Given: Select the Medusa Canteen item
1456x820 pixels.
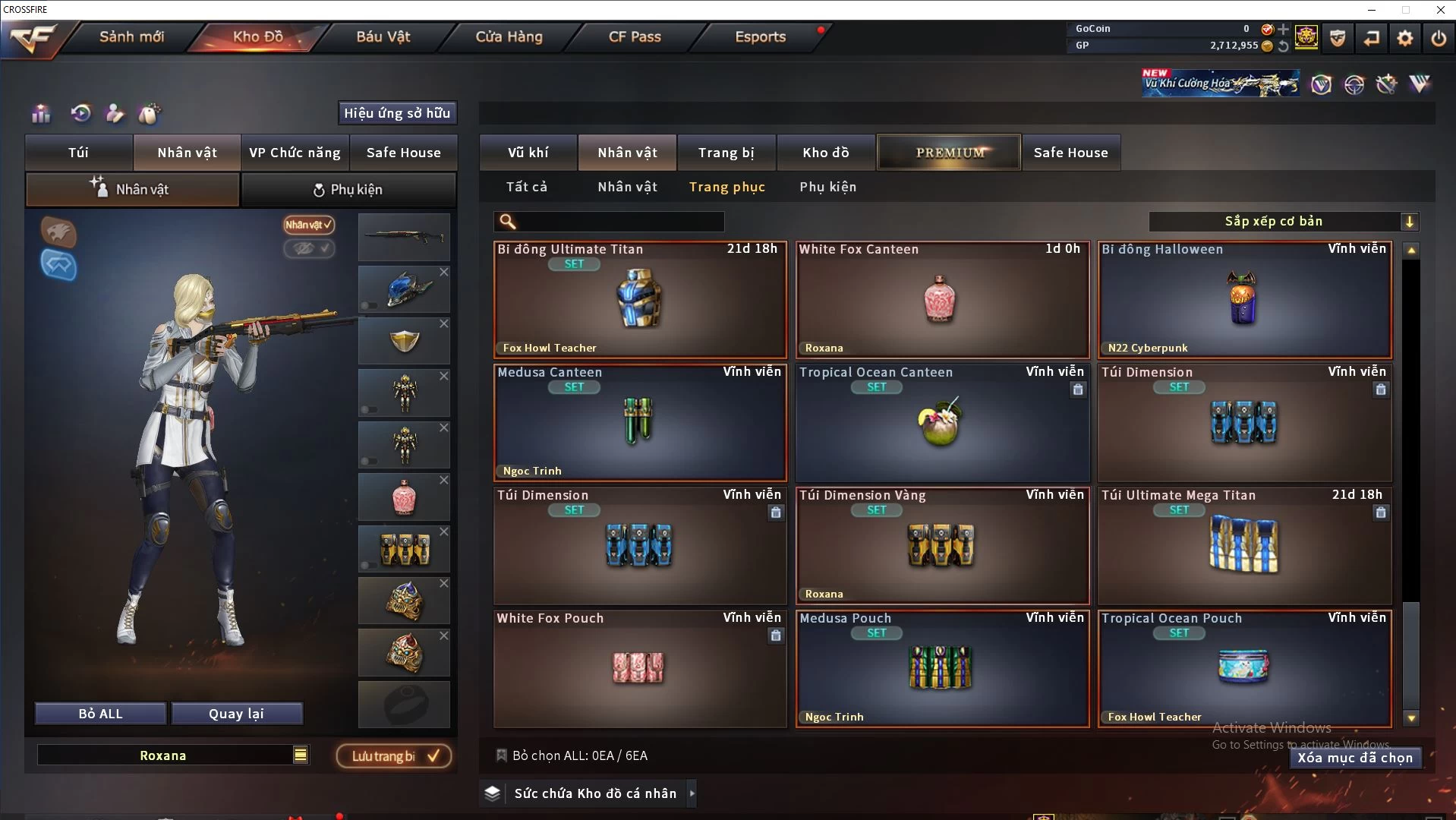Looking at the screenshot, I should 639,422.
